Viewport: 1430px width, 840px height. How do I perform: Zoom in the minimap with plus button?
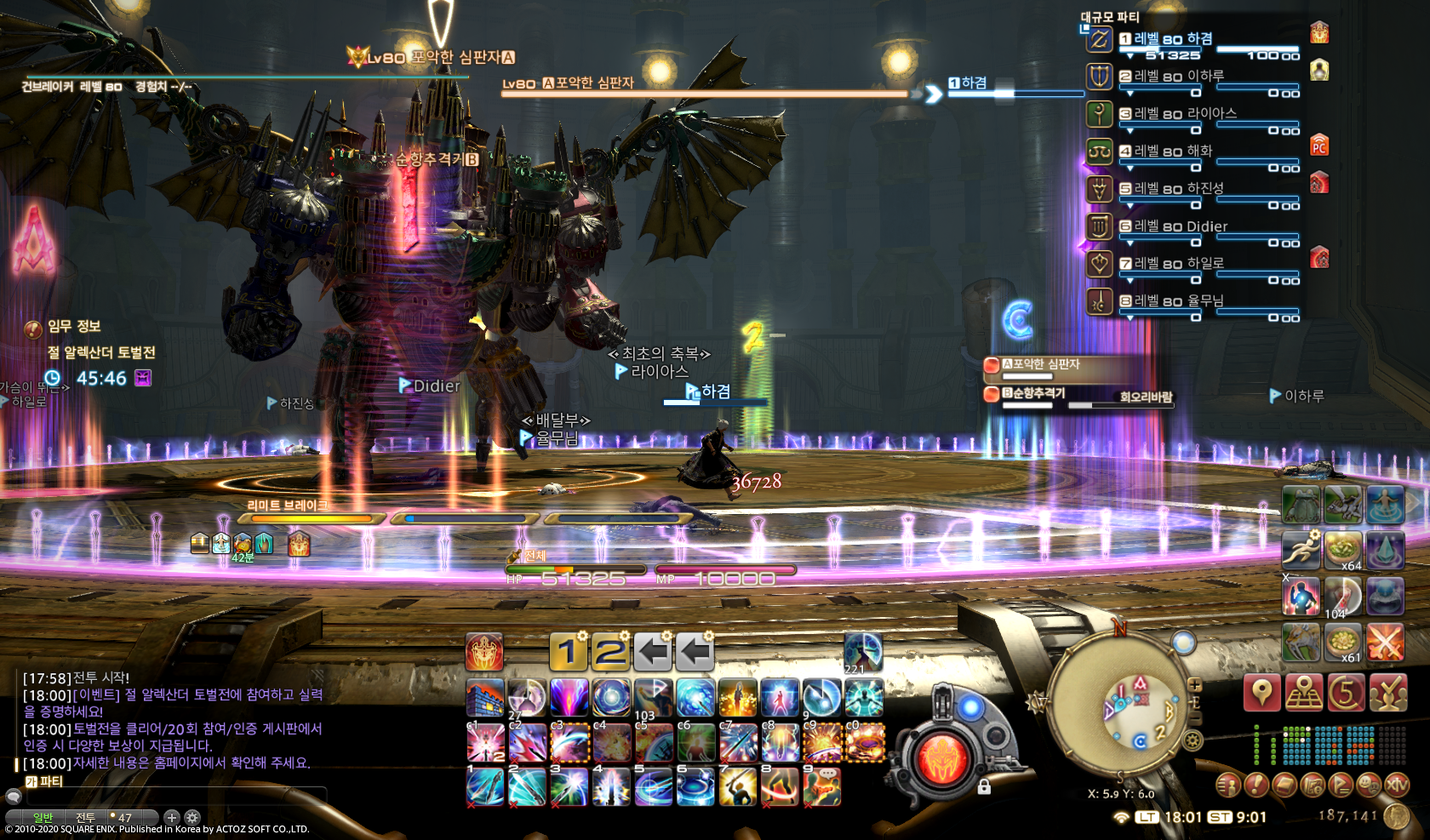[1195, 684]
